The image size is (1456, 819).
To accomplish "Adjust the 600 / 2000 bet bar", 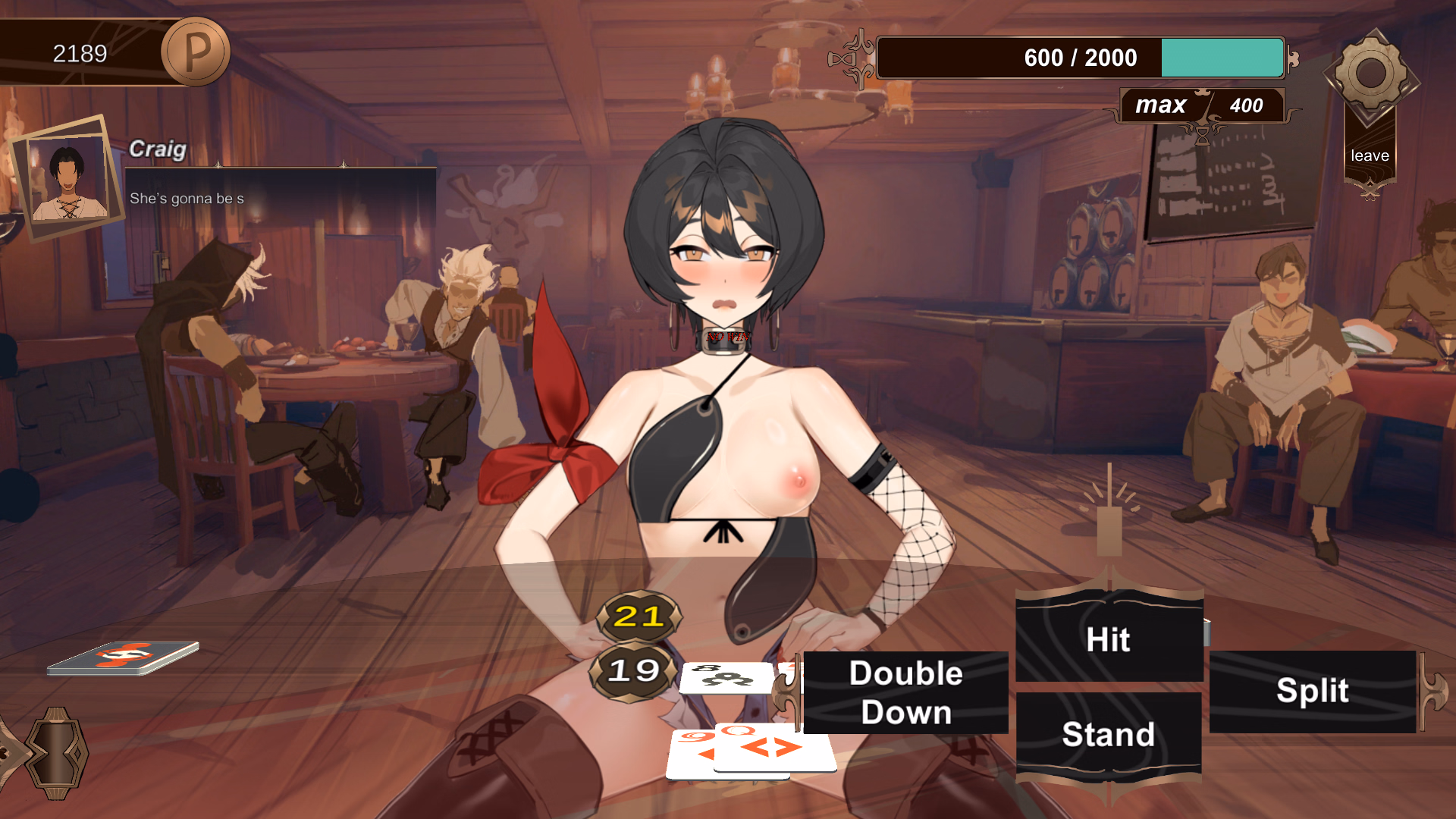I will click(x=1080, y=58).
